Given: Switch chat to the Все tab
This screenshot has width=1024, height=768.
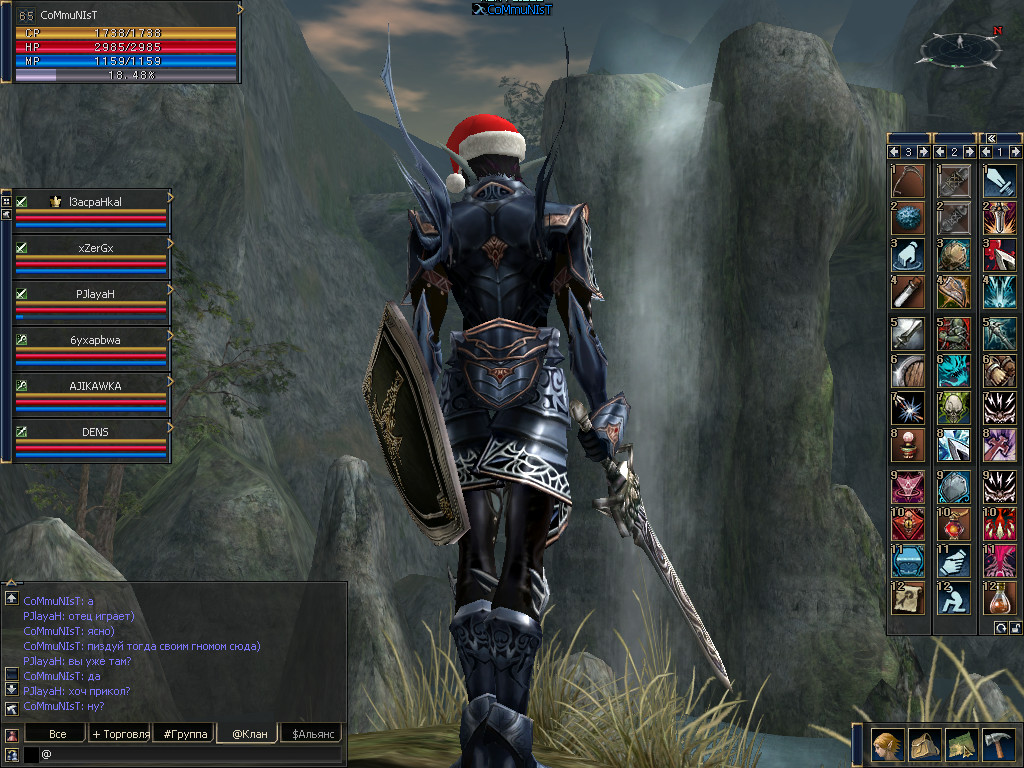Looking at the screenshot, I should 59,734.
